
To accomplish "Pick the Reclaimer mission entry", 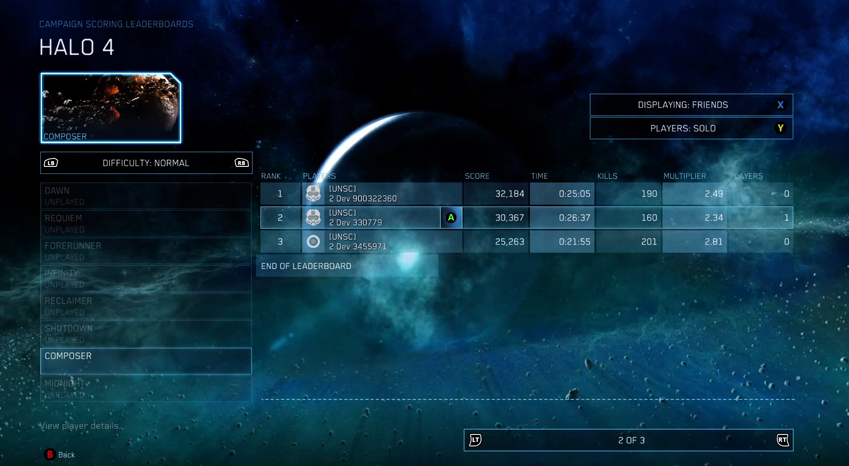I will point(145,305).
